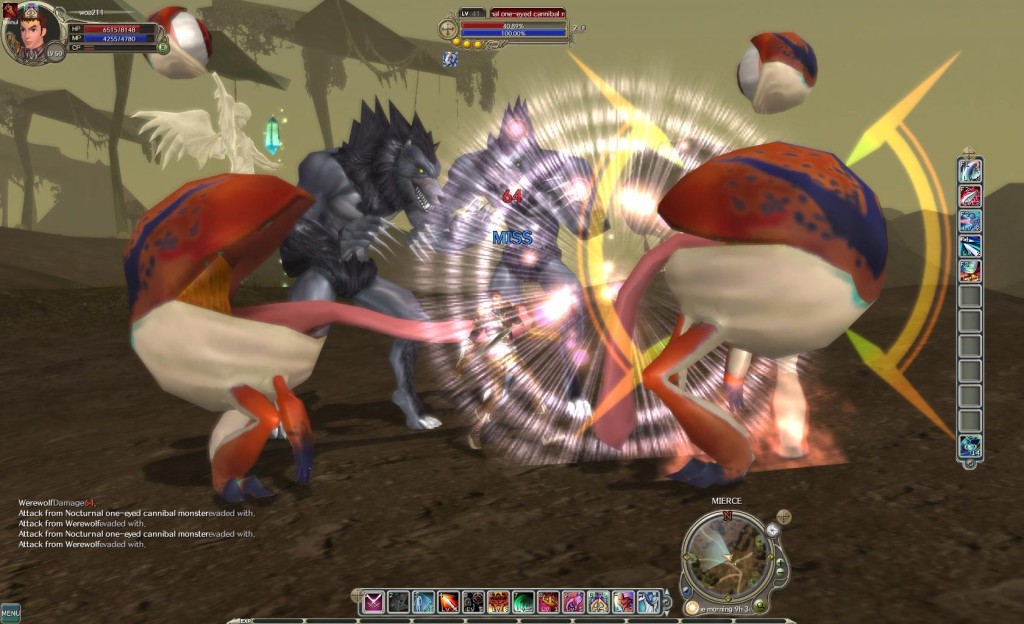This screenshot has width=1024, height=624.
Task: Use the red-background item in vertical quickbar
Action: point(969,196)
